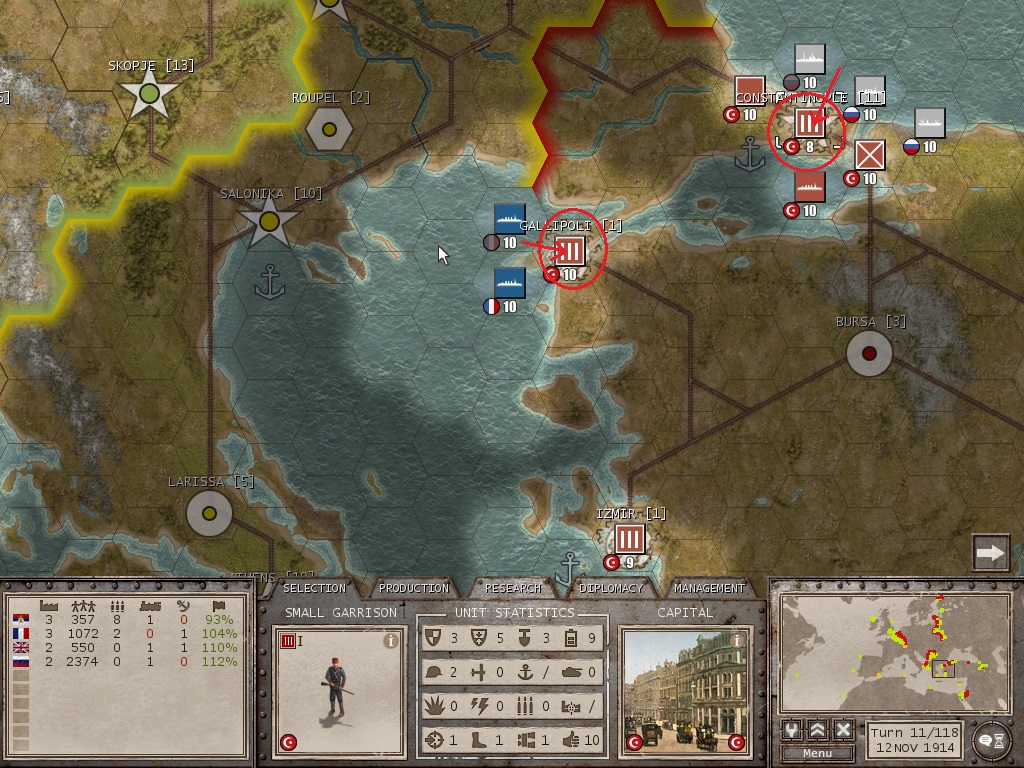Show the Diplomacy tab
This screenshot has width=1024, height=768.
[x=611, y=588]
